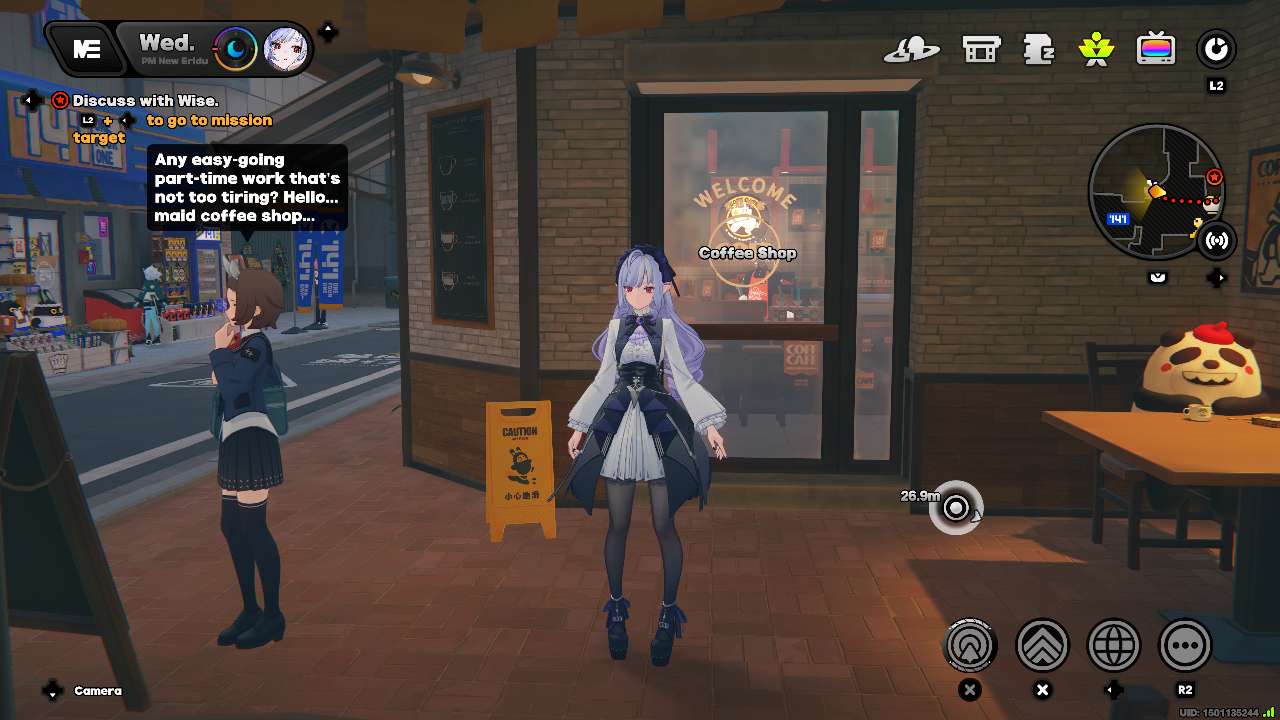Open the 'Discuss with Wise' quest tracker

(145, 101)
